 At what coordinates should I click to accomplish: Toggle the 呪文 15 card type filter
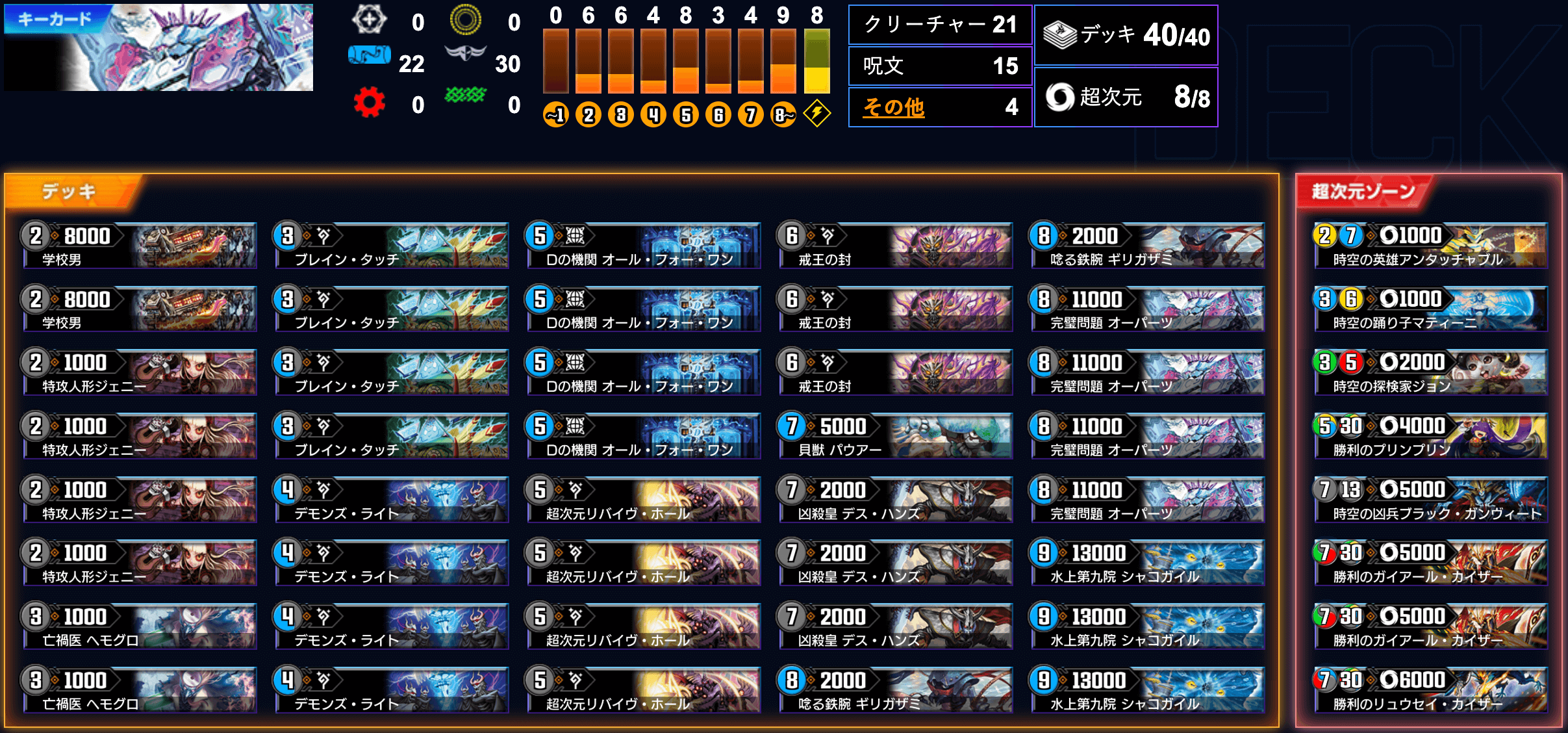pos(939,66)
